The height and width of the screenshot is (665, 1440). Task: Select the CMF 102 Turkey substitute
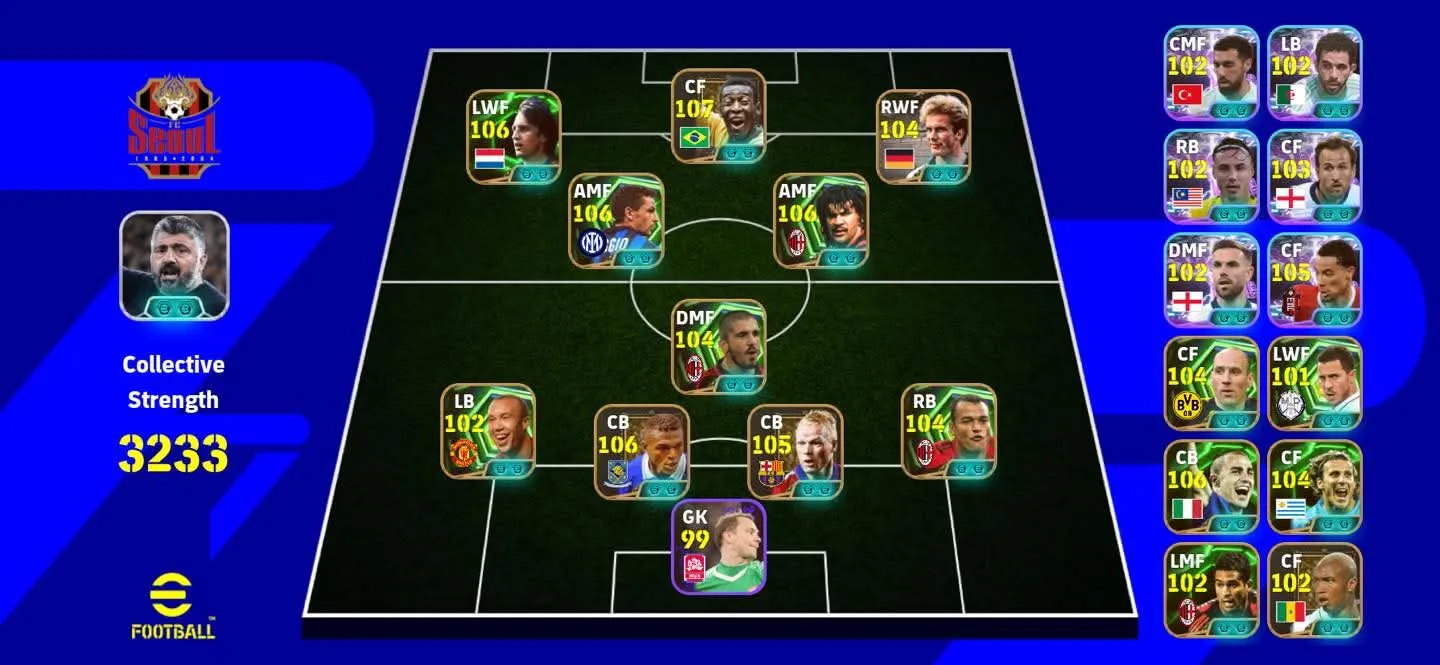coord(1211,72)
